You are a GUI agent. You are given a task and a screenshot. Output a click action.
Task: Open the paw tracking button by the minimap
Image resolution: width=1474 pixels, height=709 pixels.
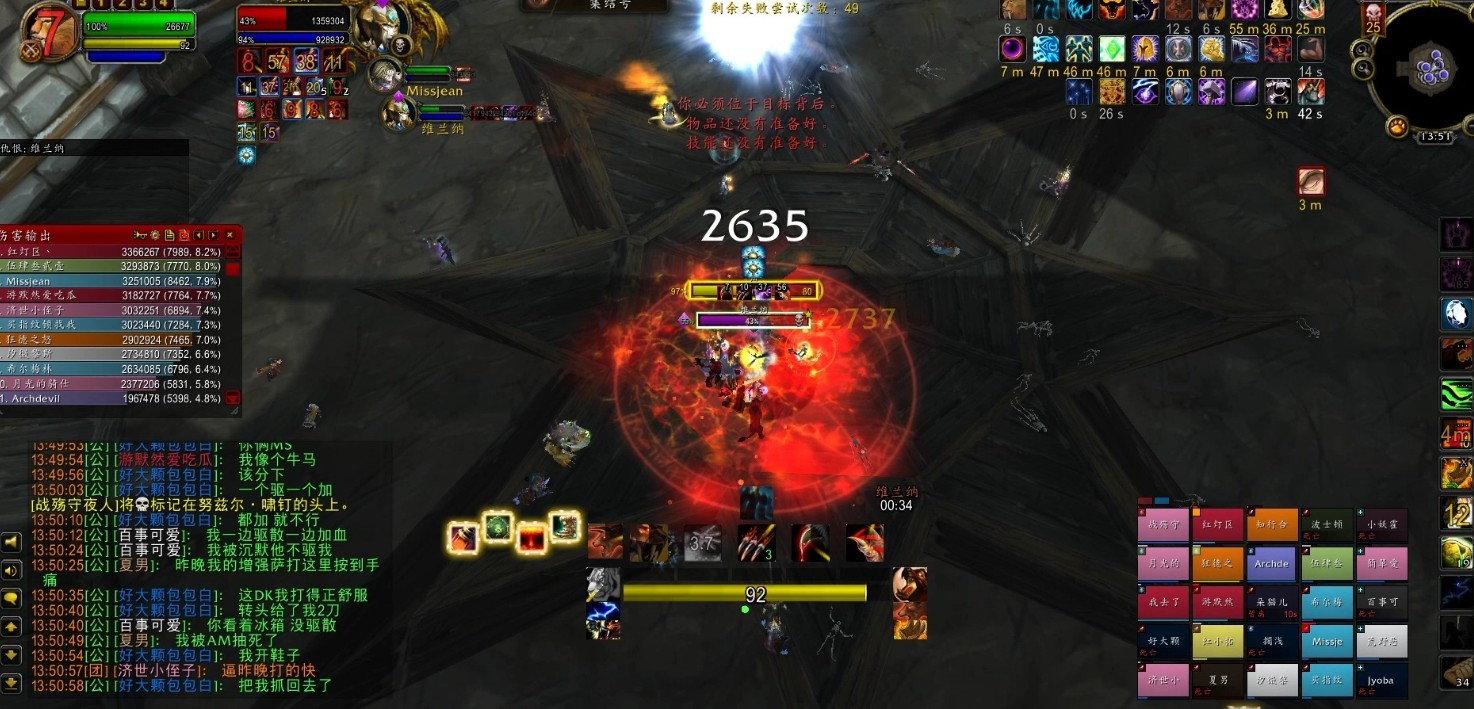pos(1397,127)
